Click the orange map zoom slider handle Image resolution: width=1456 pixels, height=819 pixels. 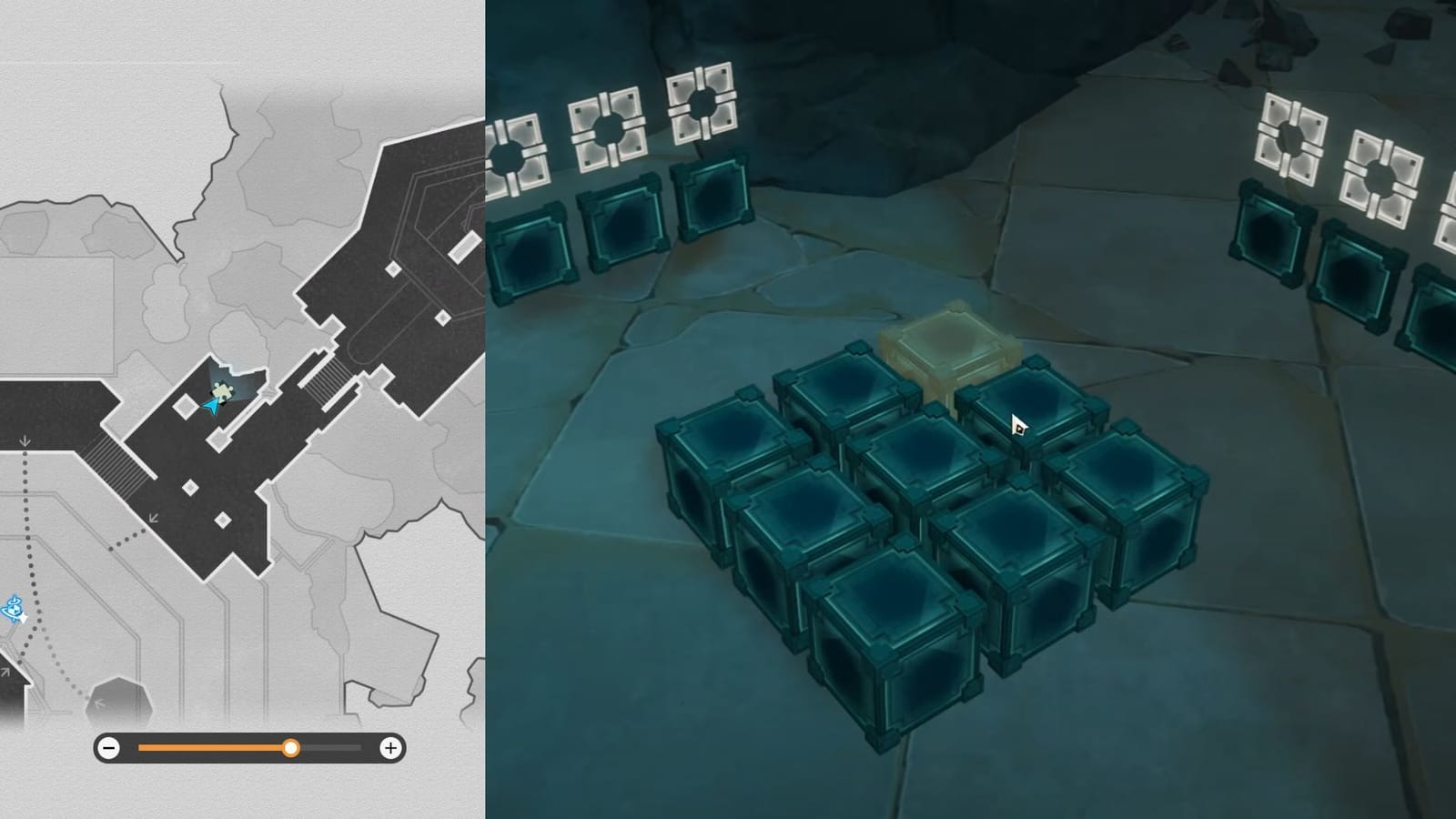(292, 749)
